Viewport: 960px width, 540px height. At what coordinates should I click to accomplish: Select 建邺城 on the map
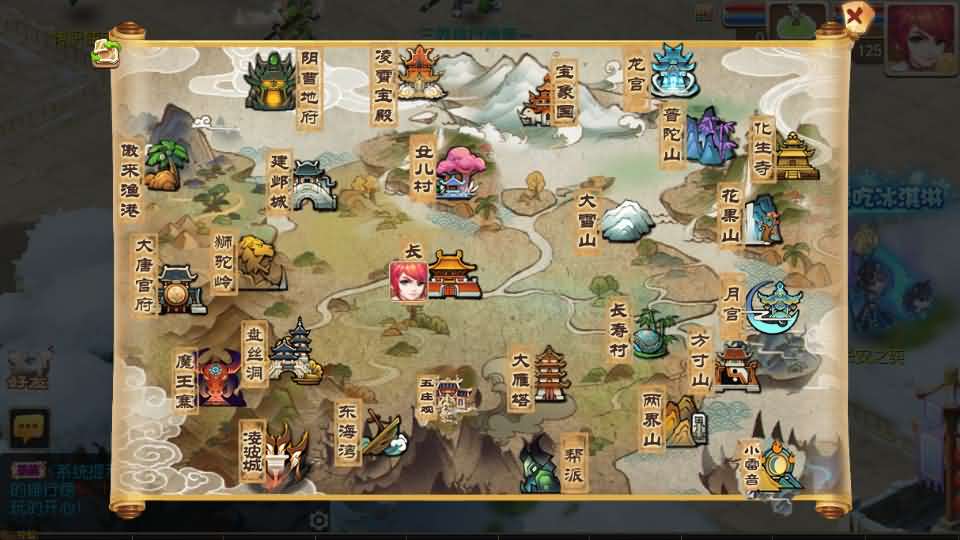pos(312,186)
